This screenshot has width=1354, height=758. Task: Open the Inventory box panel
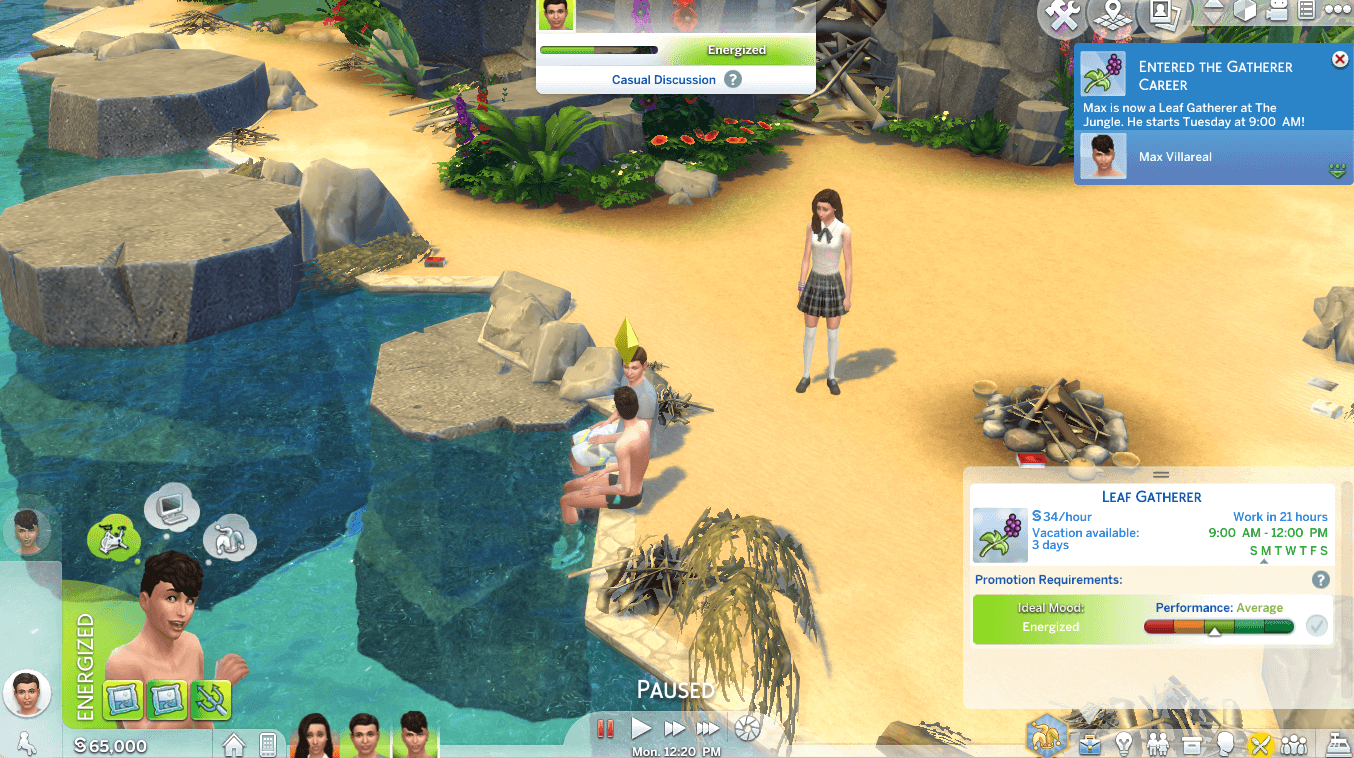coord(1191,744)
